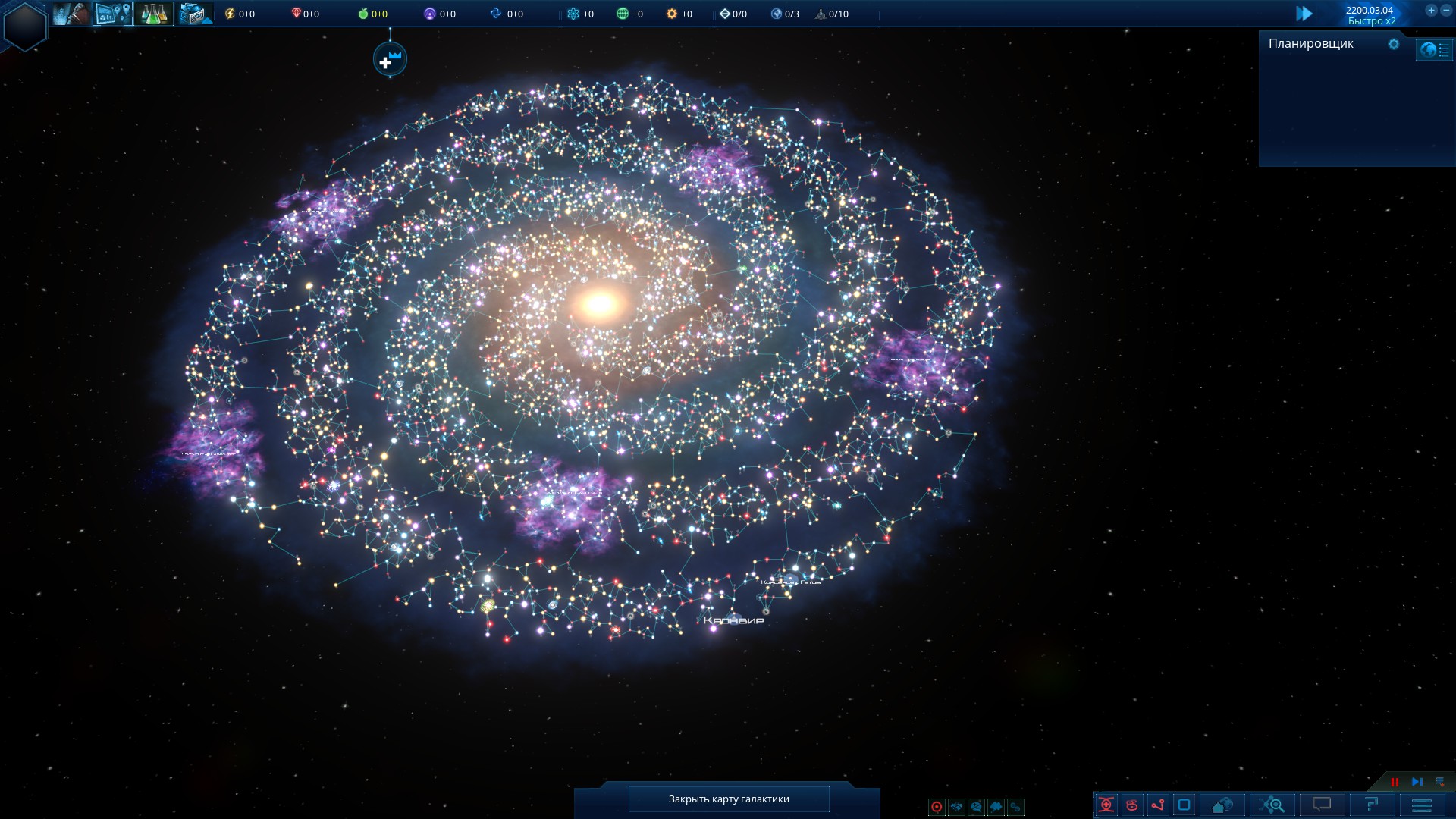Click the crown plus notification badge
Screen dimensions: 1456x819
pyautogui.click(x=390, y=59)
